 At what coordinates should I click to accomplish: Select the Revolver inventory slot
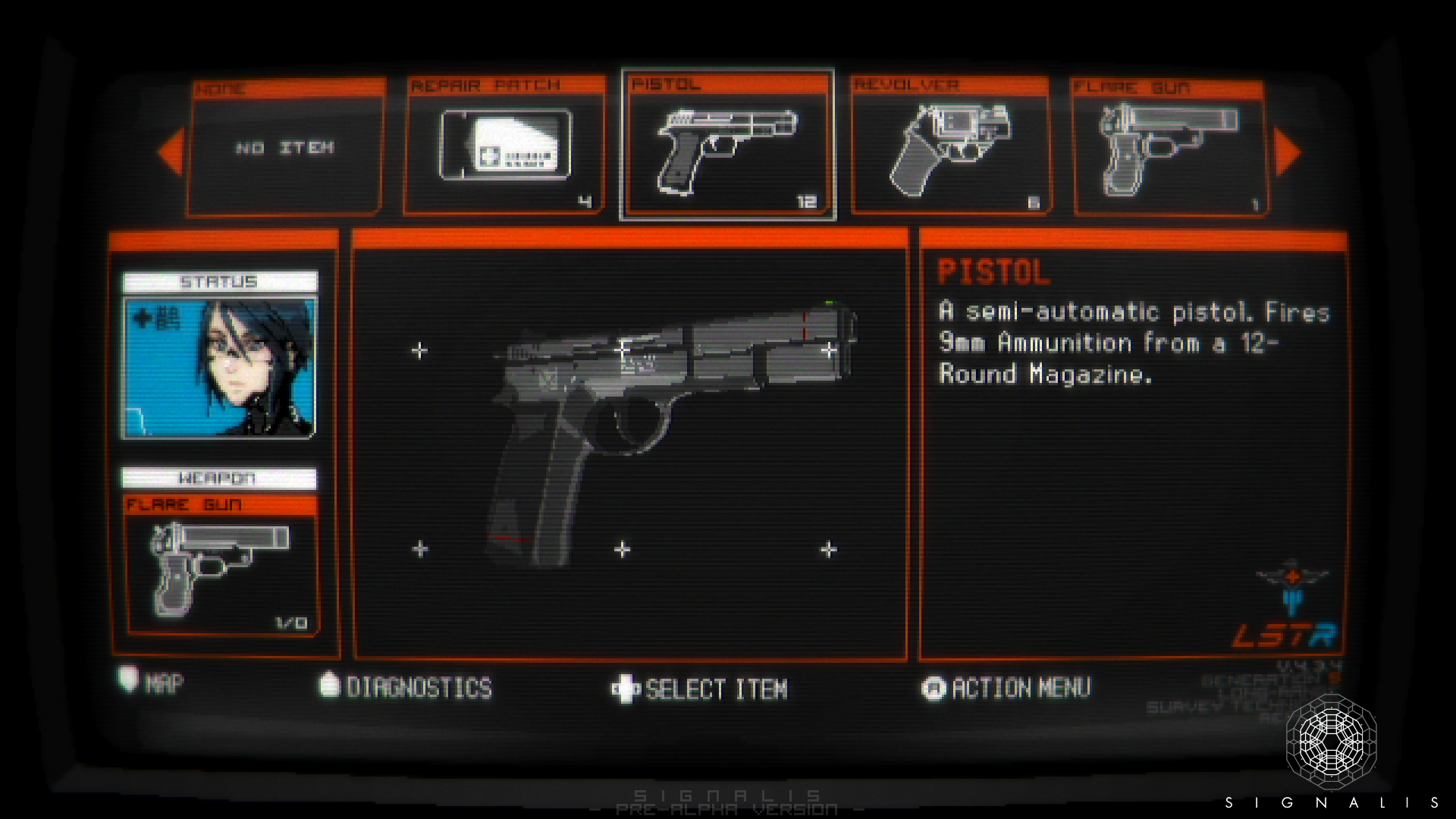tap(950, 146)
